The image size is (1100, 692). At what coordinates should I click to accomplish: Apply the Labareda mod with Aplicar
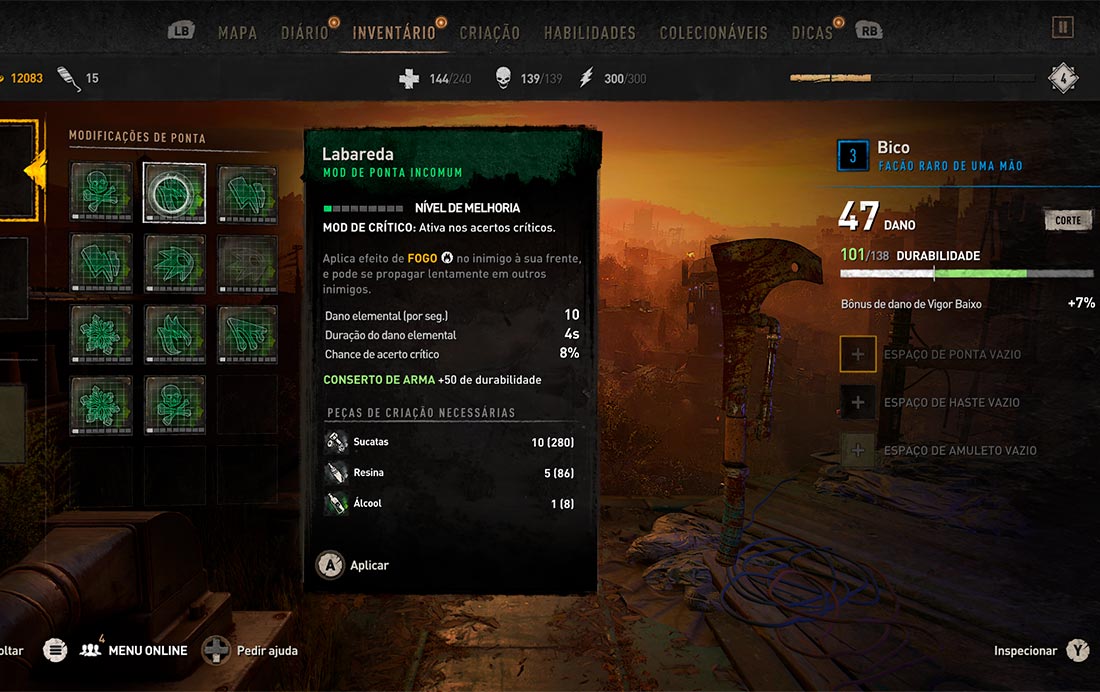[x=353, y=566]
